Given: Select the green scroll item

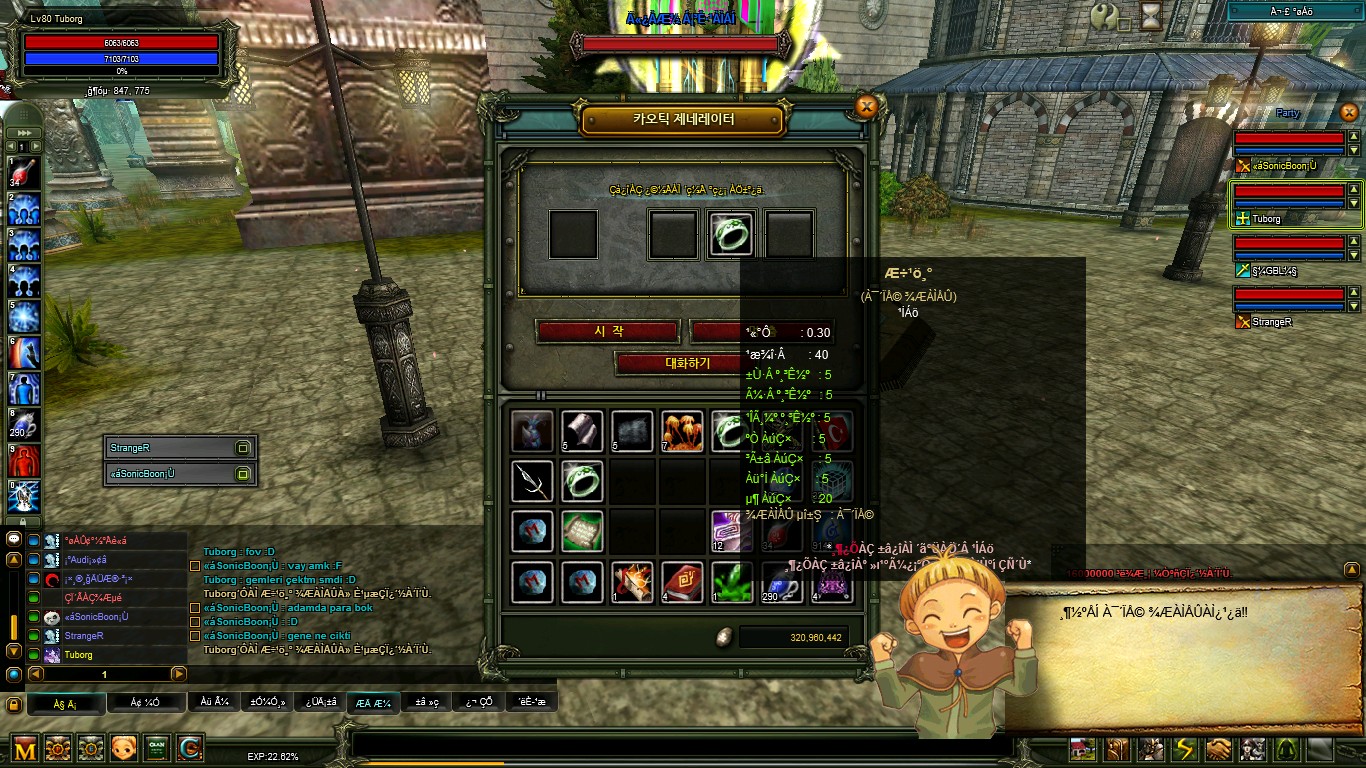Looking at the screenshot, I should click(x=582, y=531).
